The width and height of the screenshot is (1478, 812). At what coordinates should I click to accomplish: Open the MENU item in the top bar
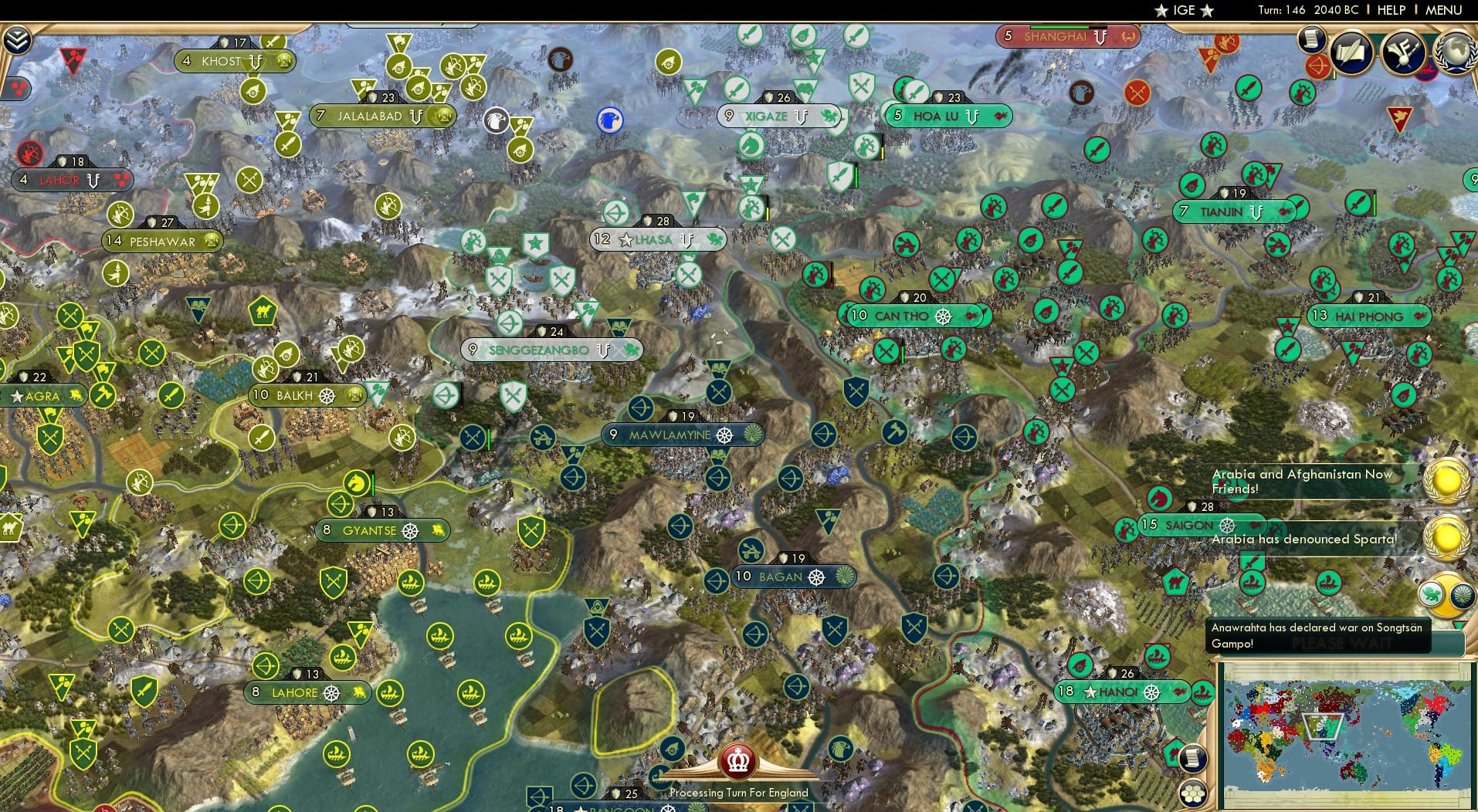tap(1442, 10)
